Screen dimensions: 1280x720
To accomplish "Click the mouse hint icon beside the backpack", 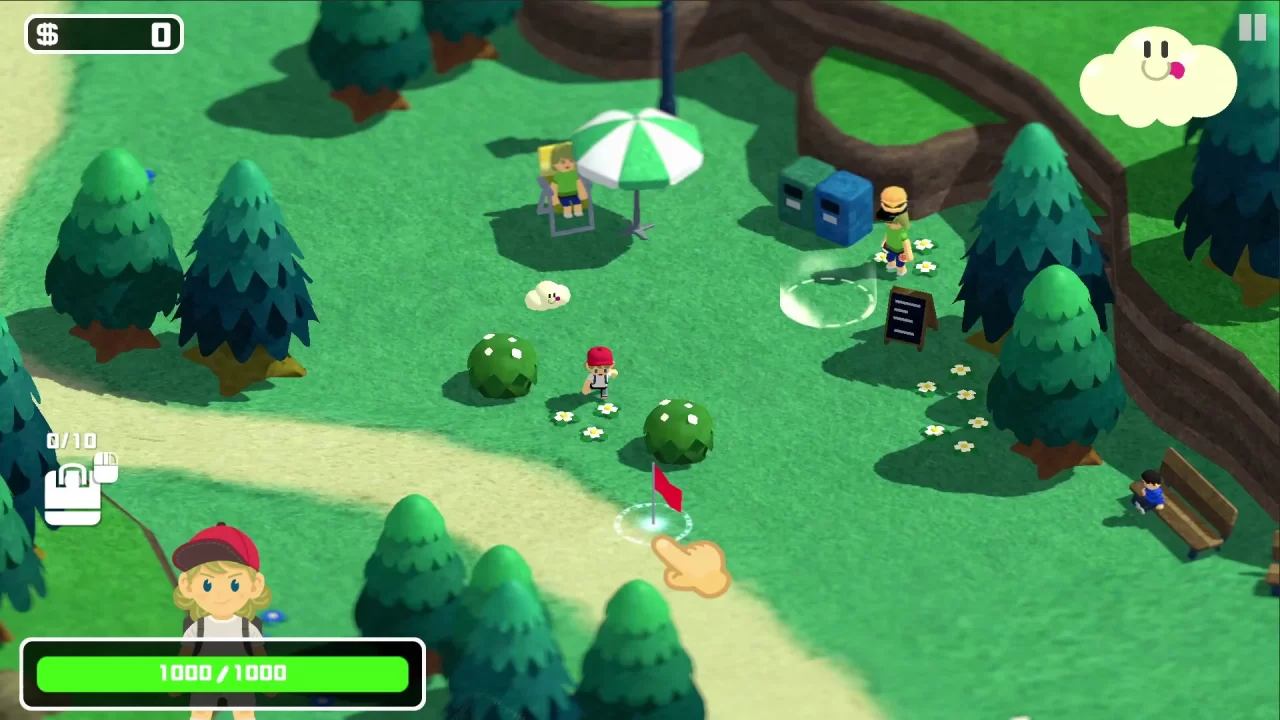I will [x=106, y=466].
